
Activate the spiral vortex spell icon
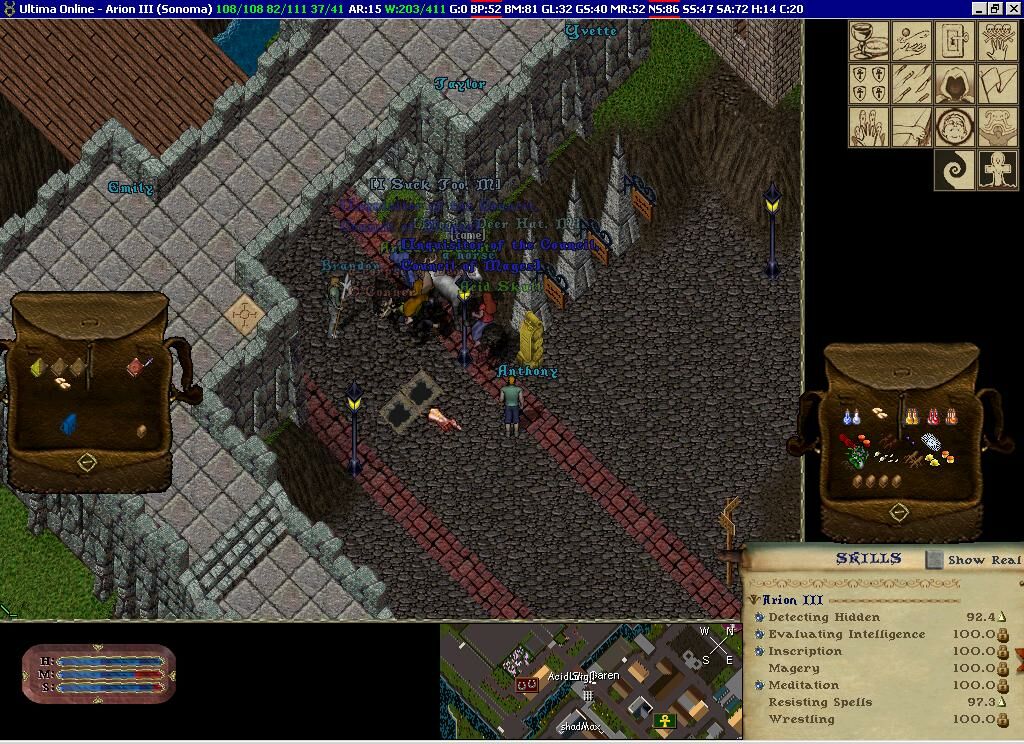coord(955,170)
